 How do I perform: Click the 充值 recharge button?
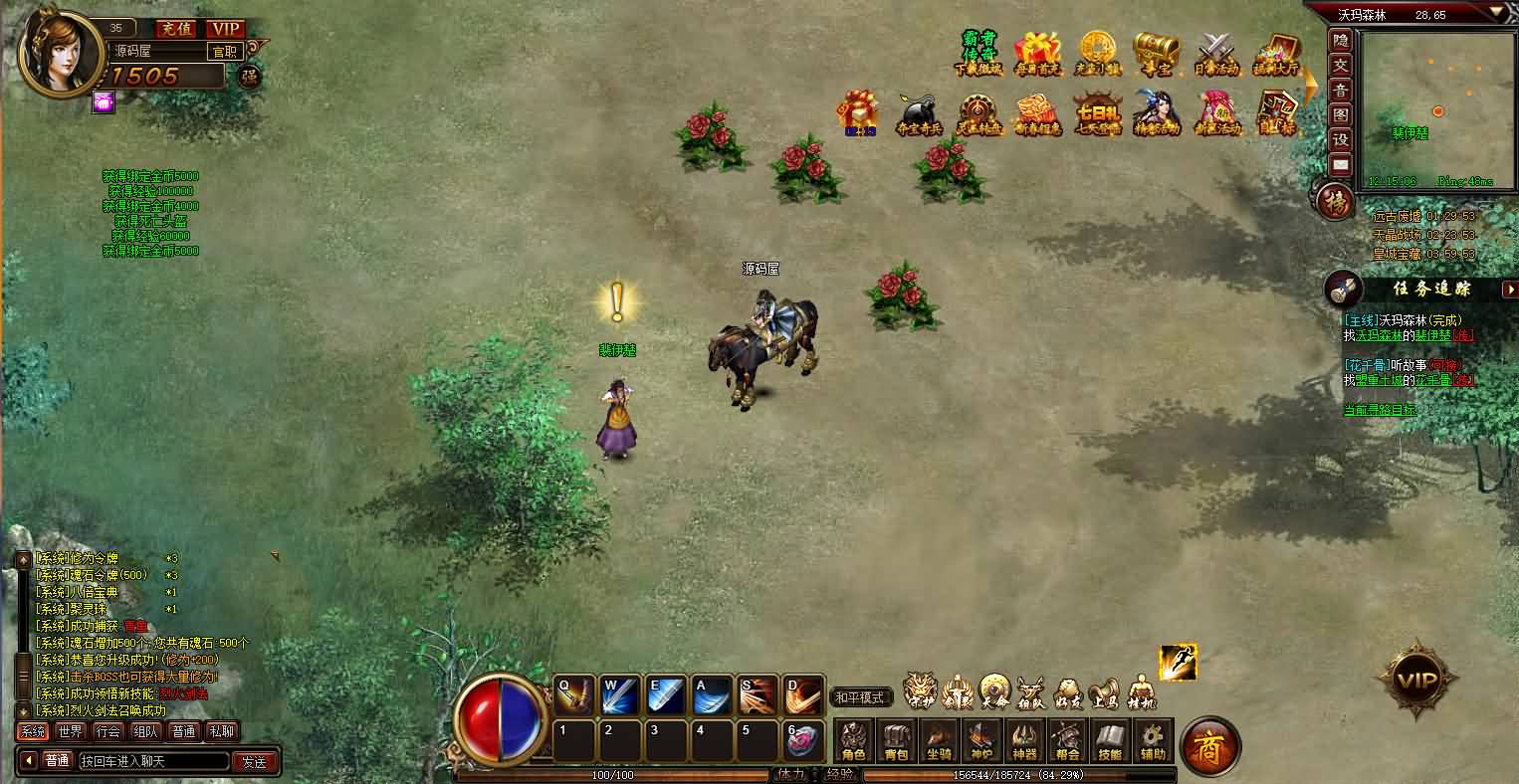178,29
